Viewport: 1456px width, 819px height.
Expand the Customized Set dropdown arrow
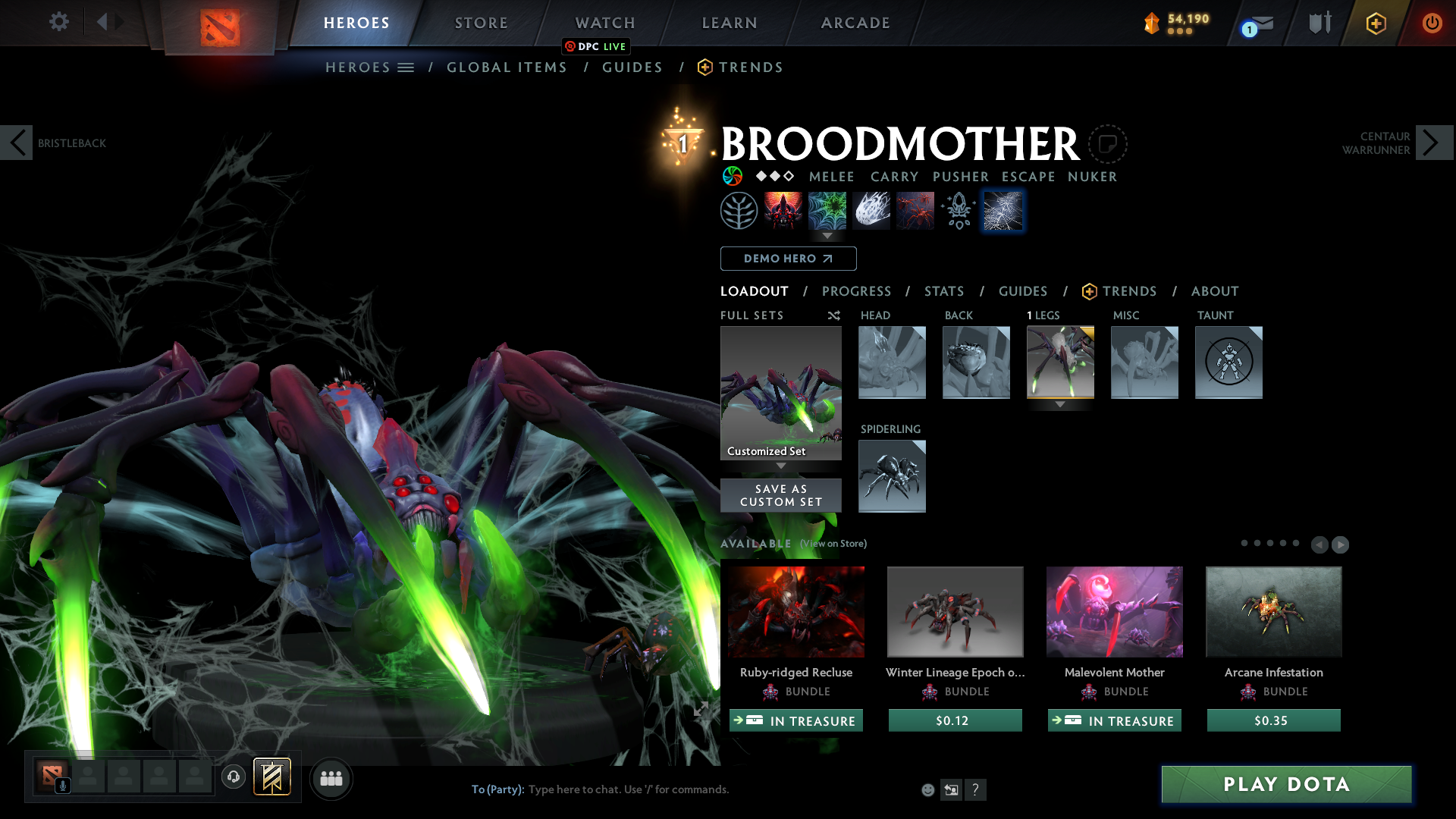point(780,466)
